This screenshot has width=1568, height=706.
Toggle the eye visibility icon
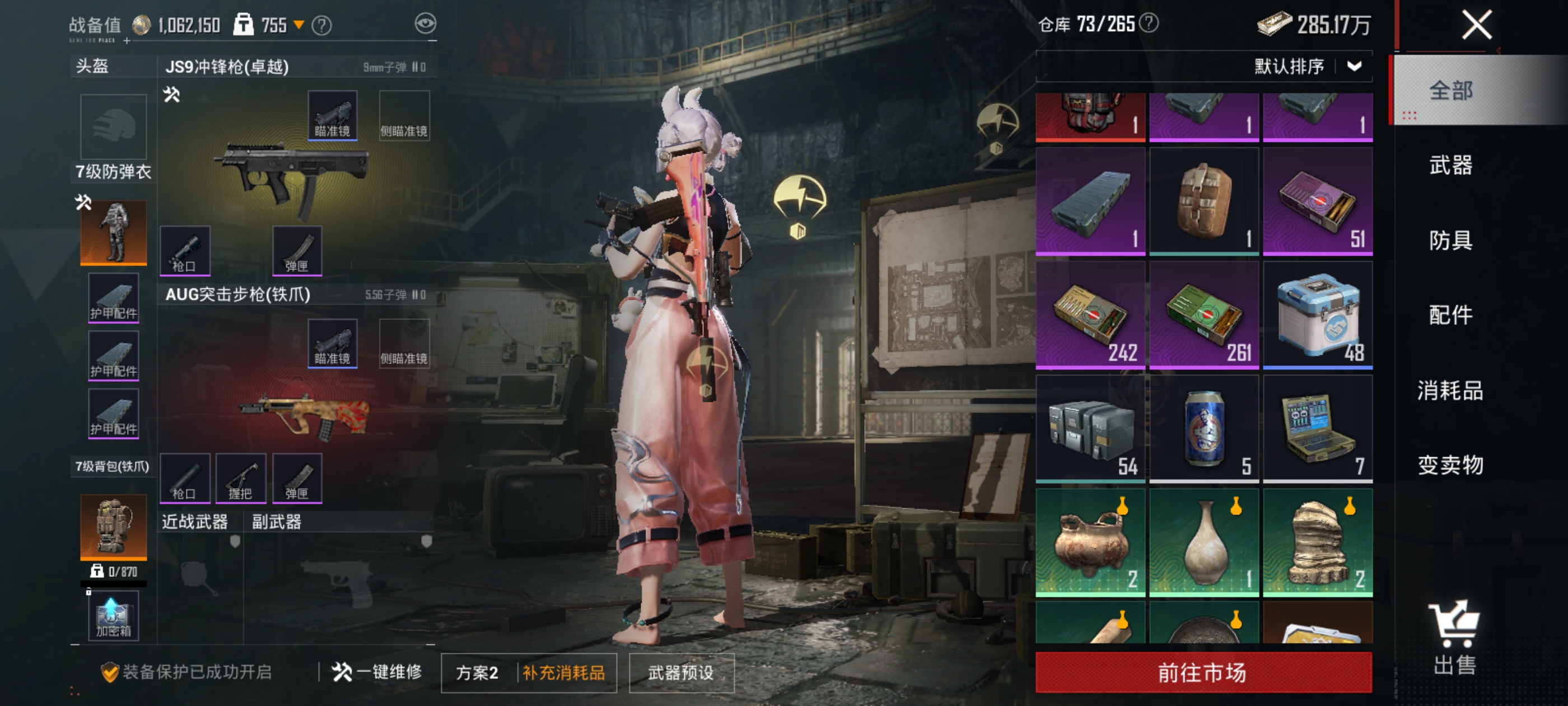tap(425, 24)
